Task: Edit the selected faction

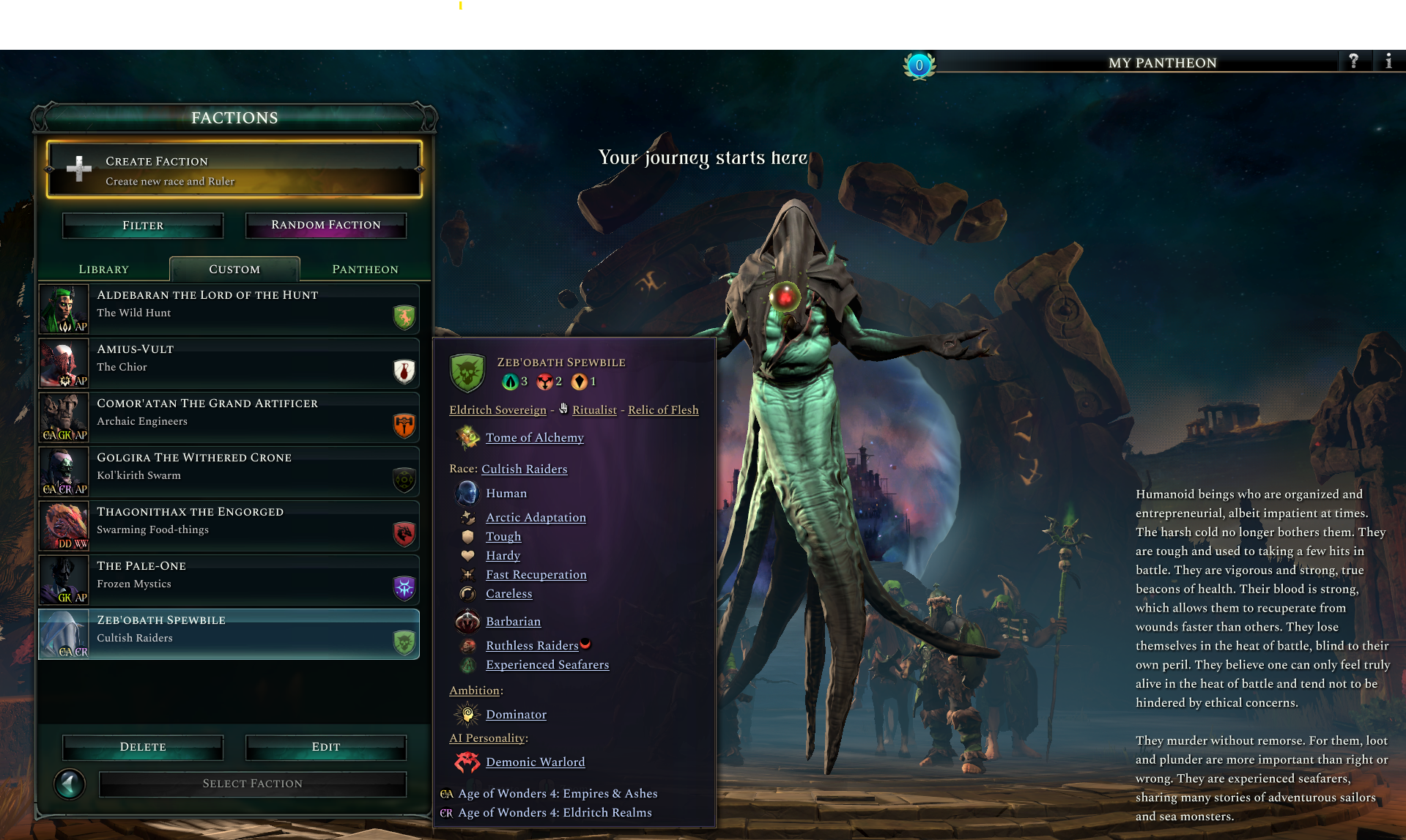Action: (x=326, y=747)
